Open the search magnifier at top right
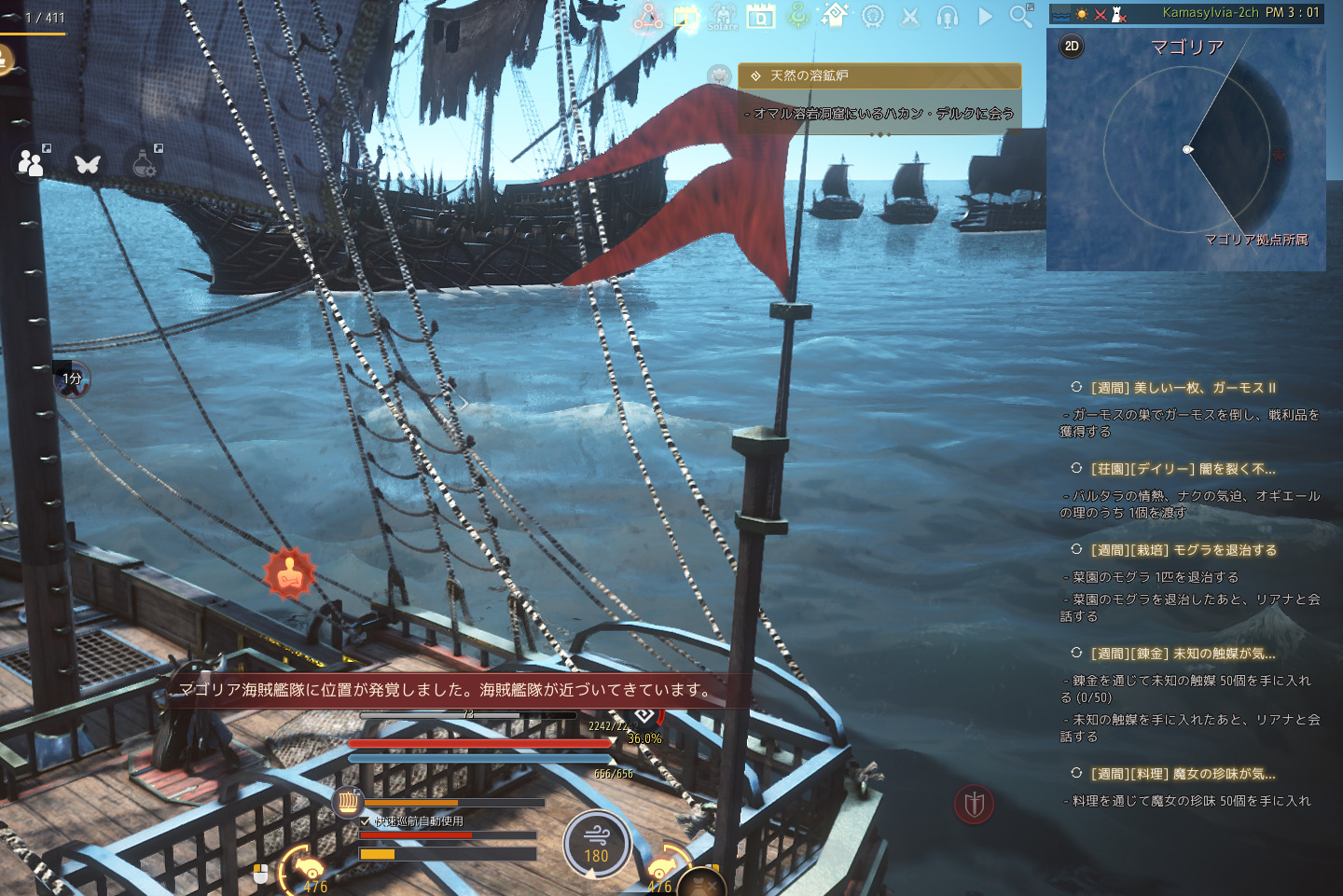The width and height of the screenshot is (1343, 896). point(1018,16)
